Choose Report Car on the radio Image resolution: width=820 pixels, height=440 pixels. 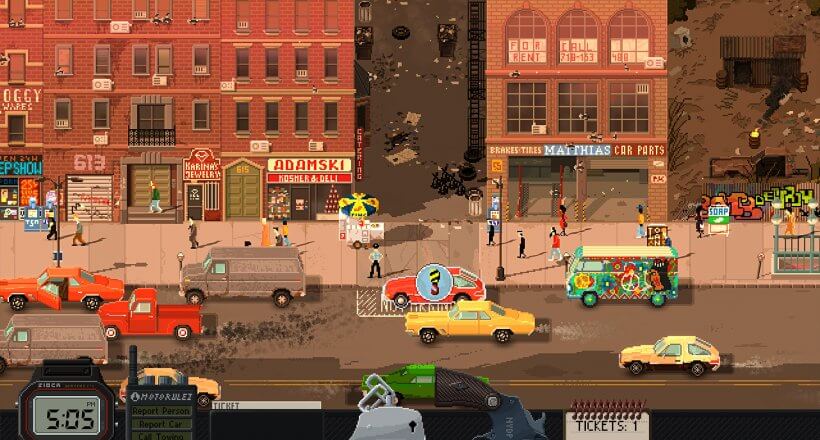pos(160,424)
